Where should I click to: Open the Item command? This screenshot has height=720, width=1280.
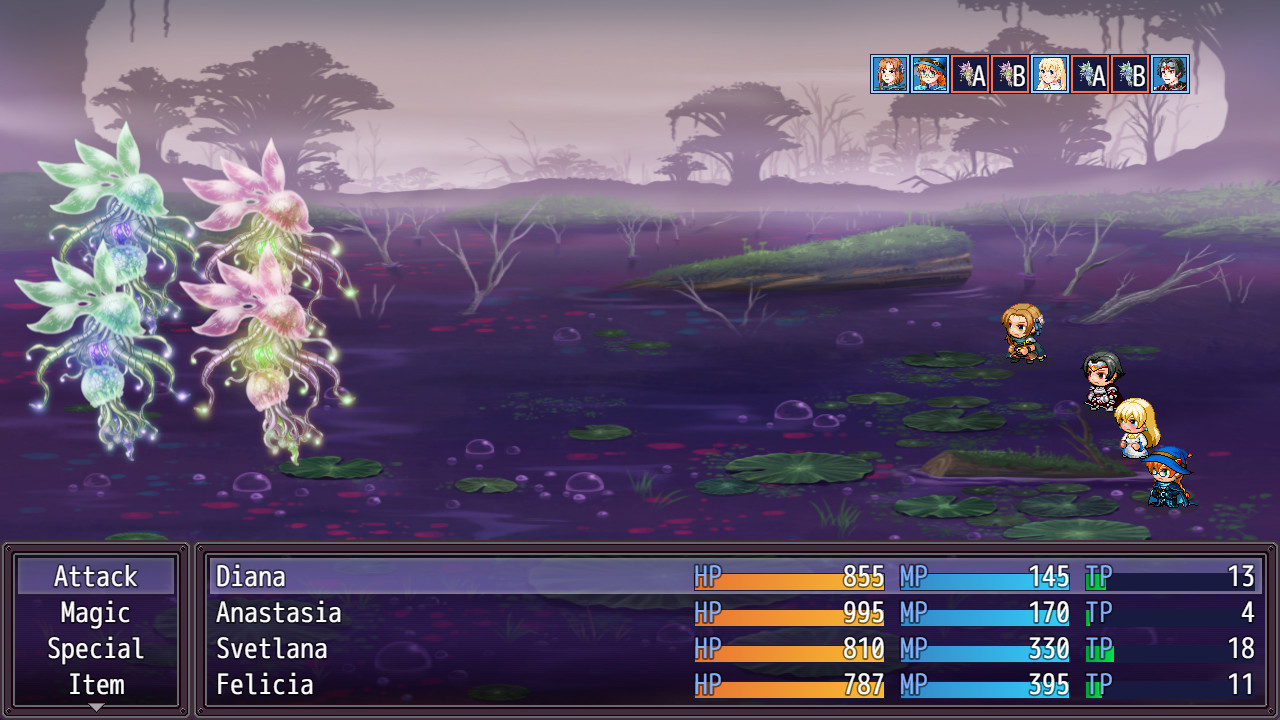pos(96,685)
